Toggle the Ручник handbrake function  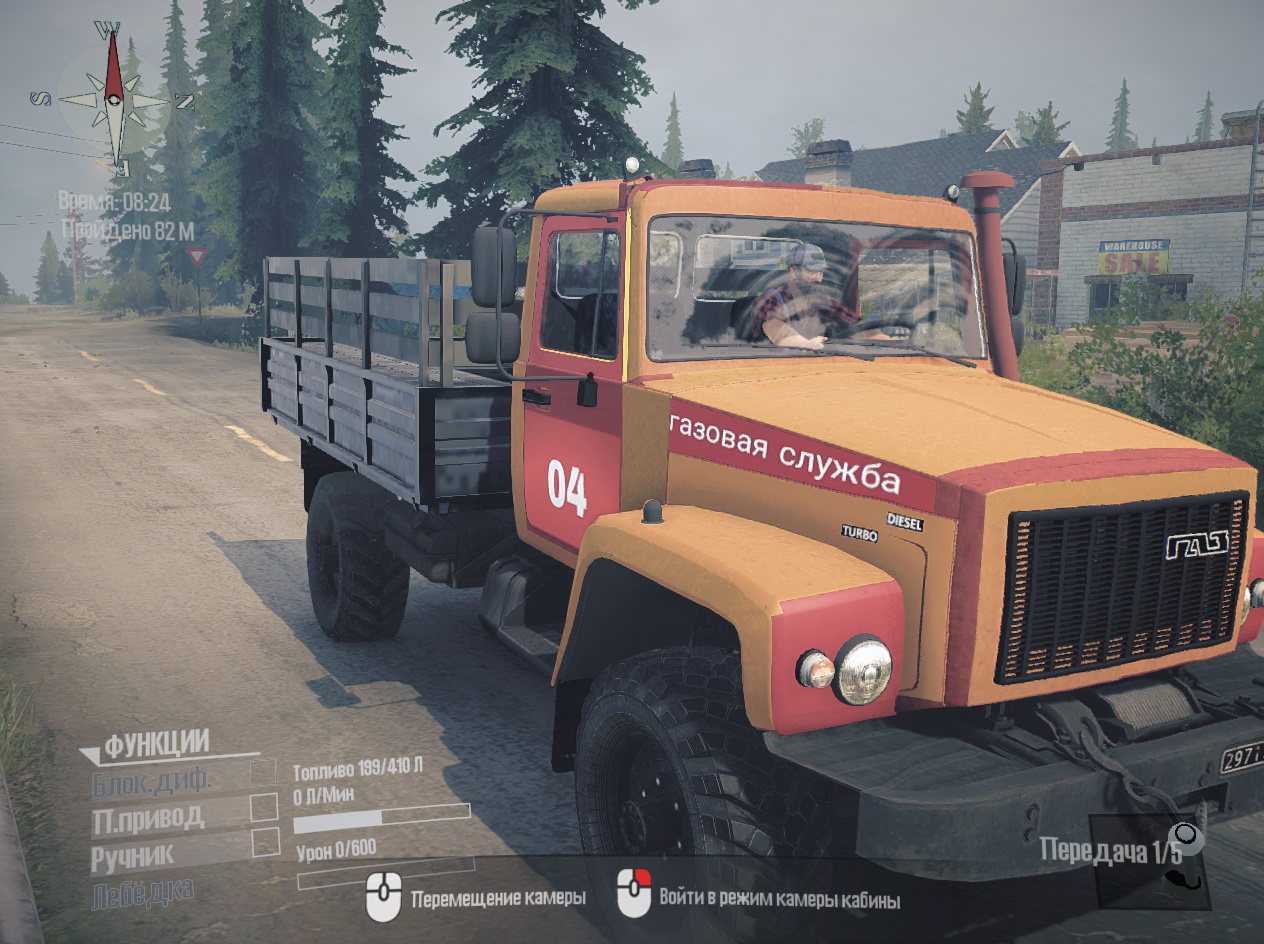coord(265,842)
